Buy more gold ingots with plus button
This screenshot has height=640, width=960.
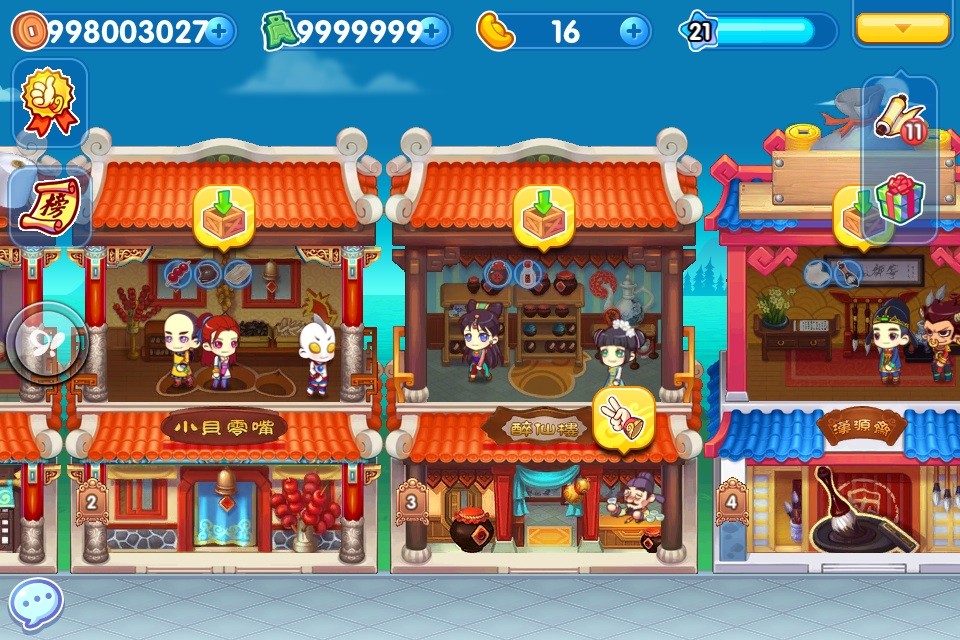tap(632, 32)
